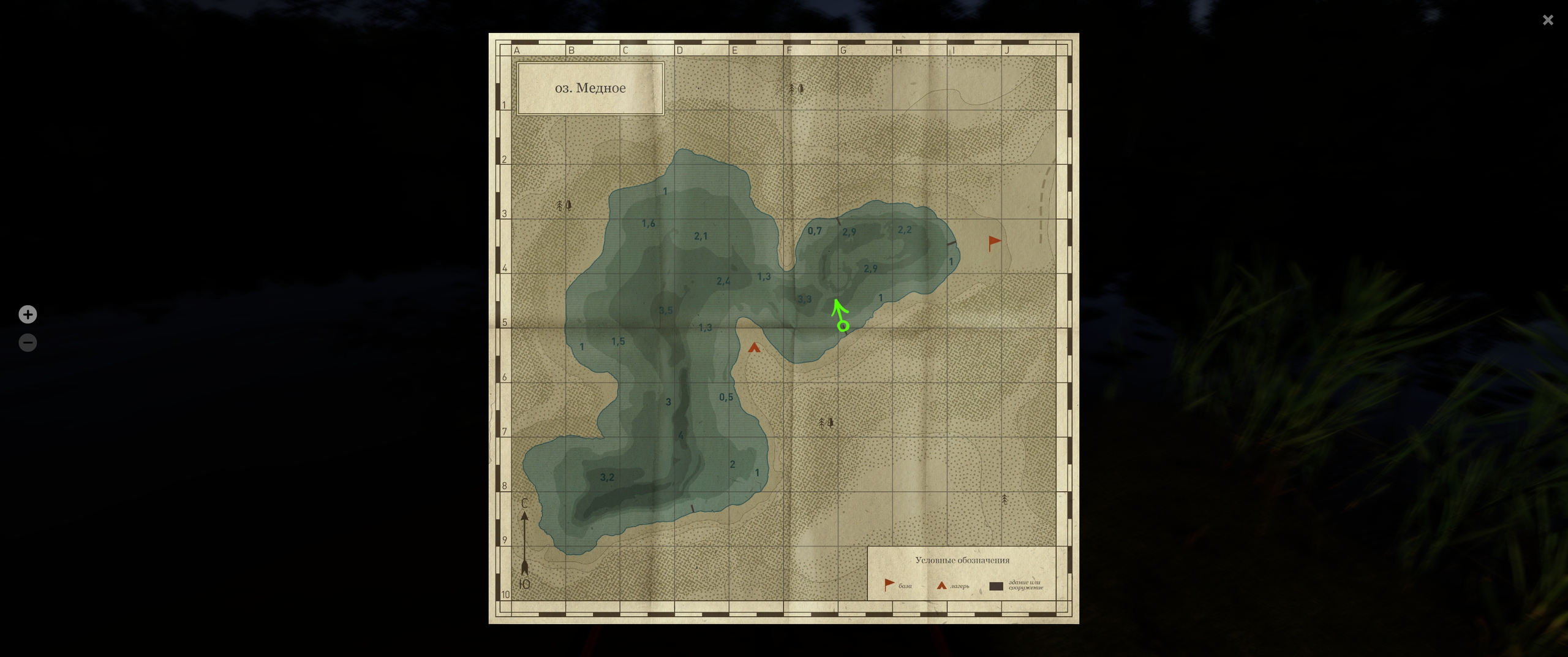Select the red camp tent marker
Screen dimensions: 1568x657
(x=754, y=348)
